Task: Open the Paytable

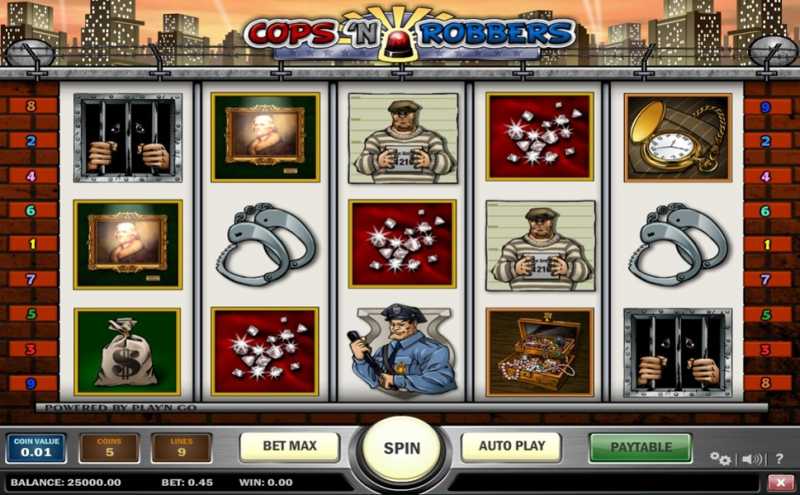Action: coord(640,446)
